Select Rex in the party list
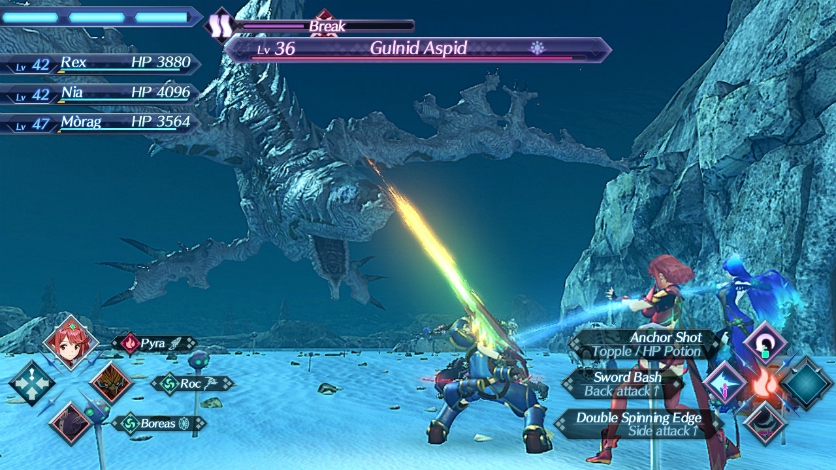This screenshot has width=836, height=470. pos(100,63)
